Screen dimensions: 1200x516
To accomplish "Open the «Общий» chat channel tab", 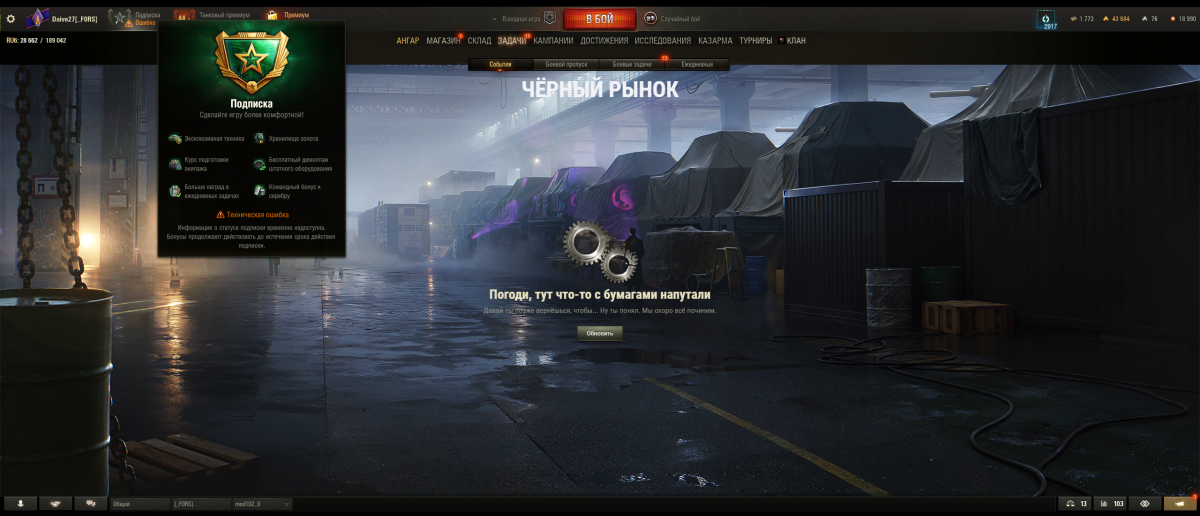I will click(x=139, y=504).
